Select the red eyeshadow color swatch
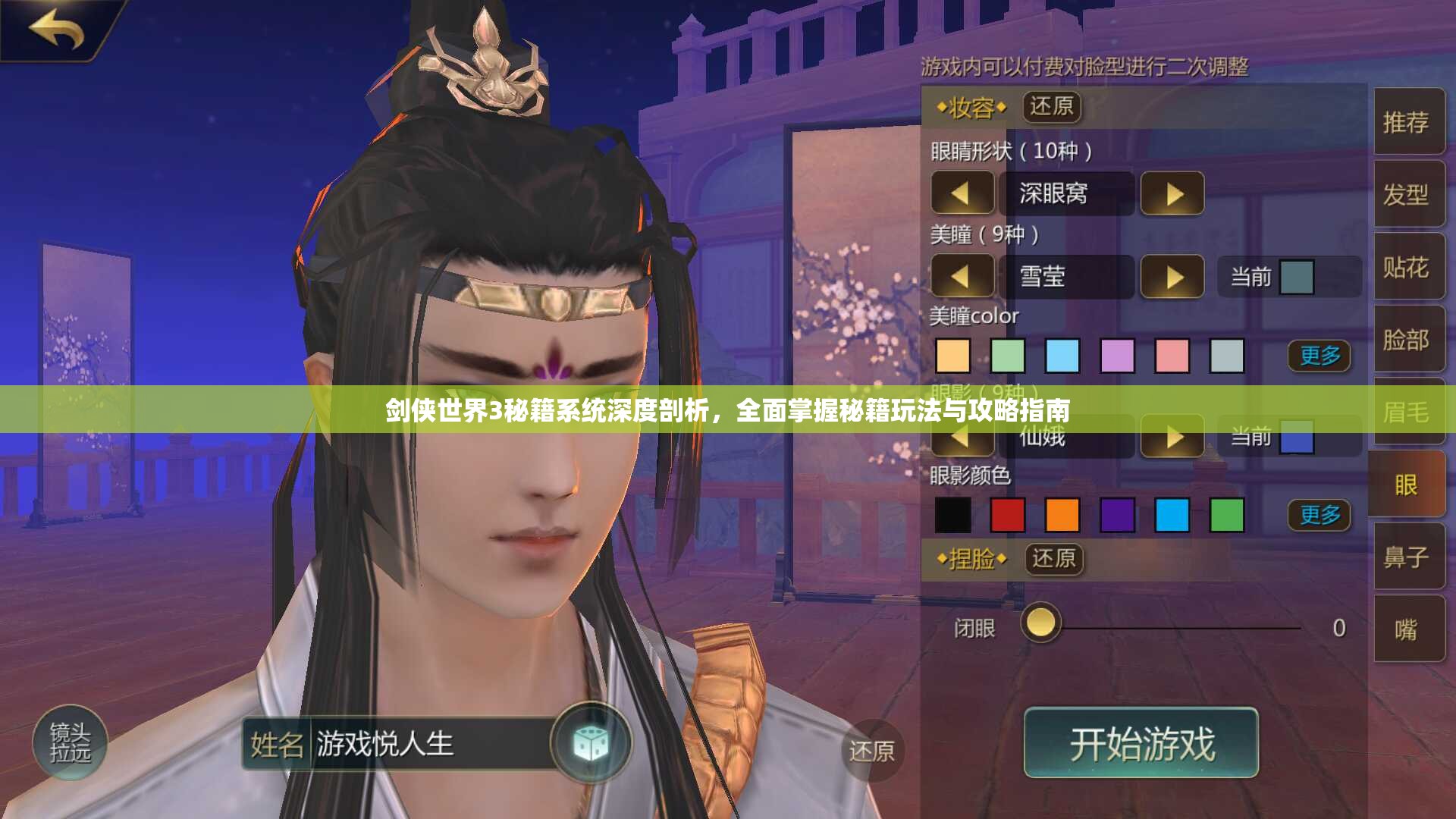The width and height of the screenshot is (1456, 819). [x=1009, y=515]
